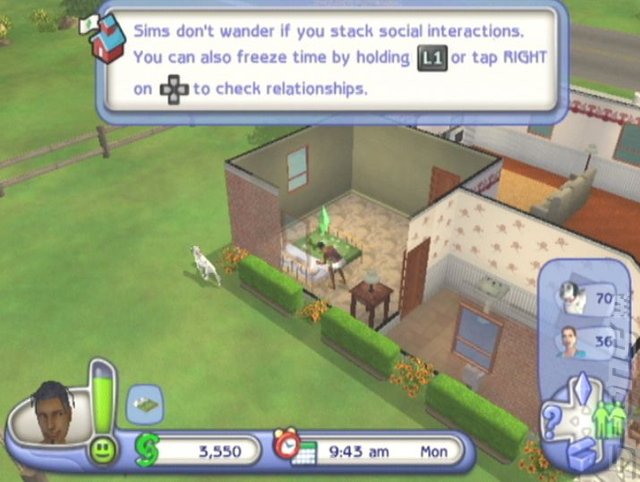
Task: Click the green smiley mood icon
Action: pyautogui.click(x=101, y=452)
